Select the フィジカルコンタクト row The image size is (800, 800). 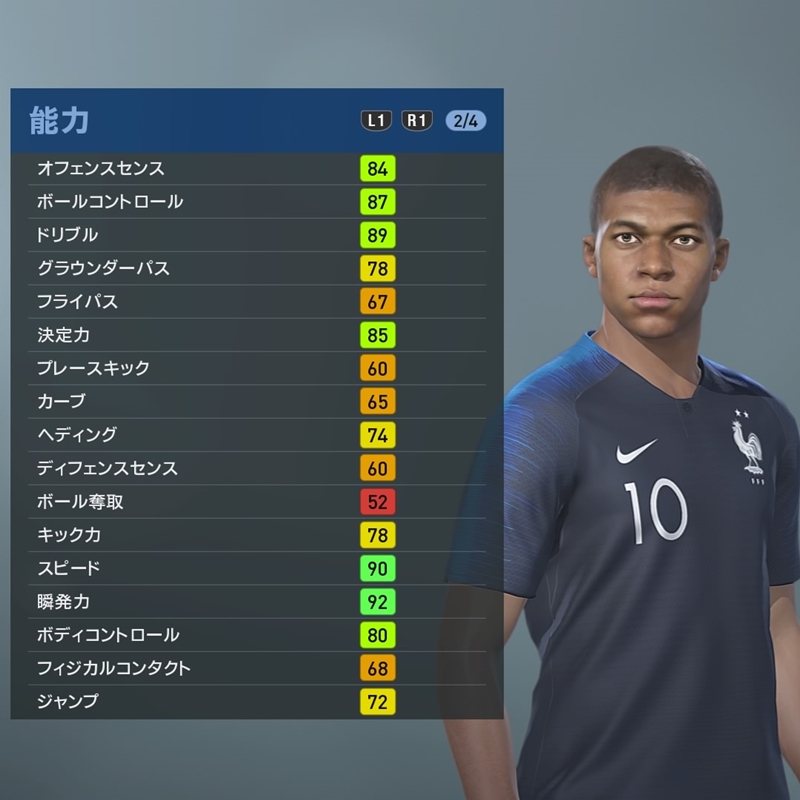[x=256, y=668]
